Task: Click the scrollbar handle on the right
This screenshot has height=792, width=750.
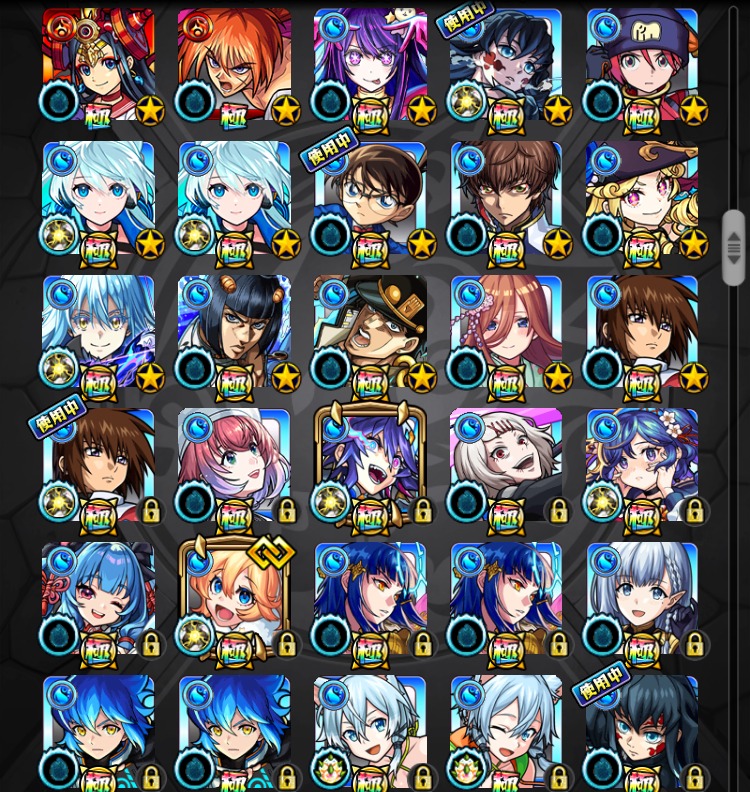Action: [734, 247]
